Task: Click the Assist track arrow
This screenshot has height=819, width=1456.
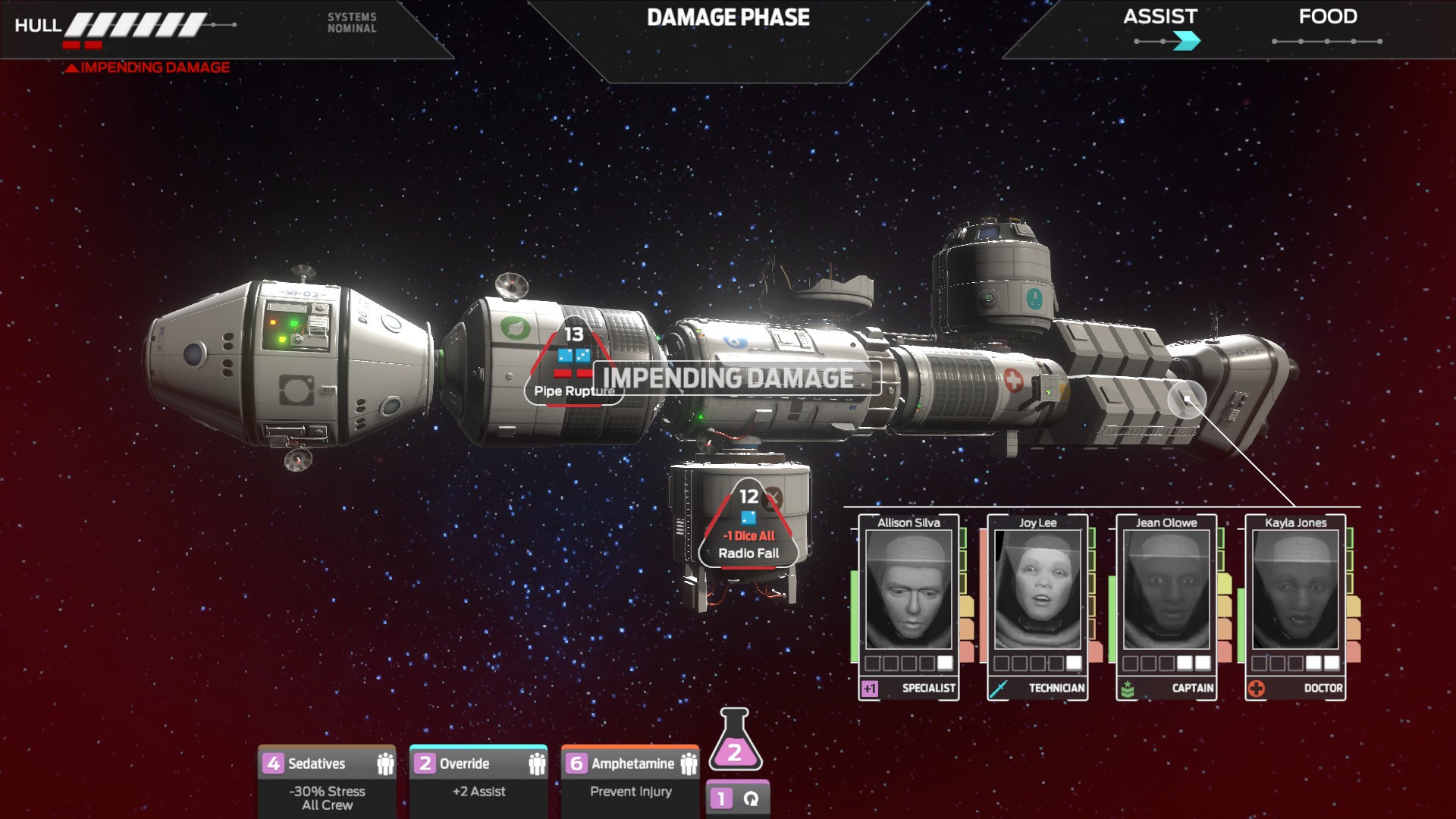Action: (x=1185, y=41)
